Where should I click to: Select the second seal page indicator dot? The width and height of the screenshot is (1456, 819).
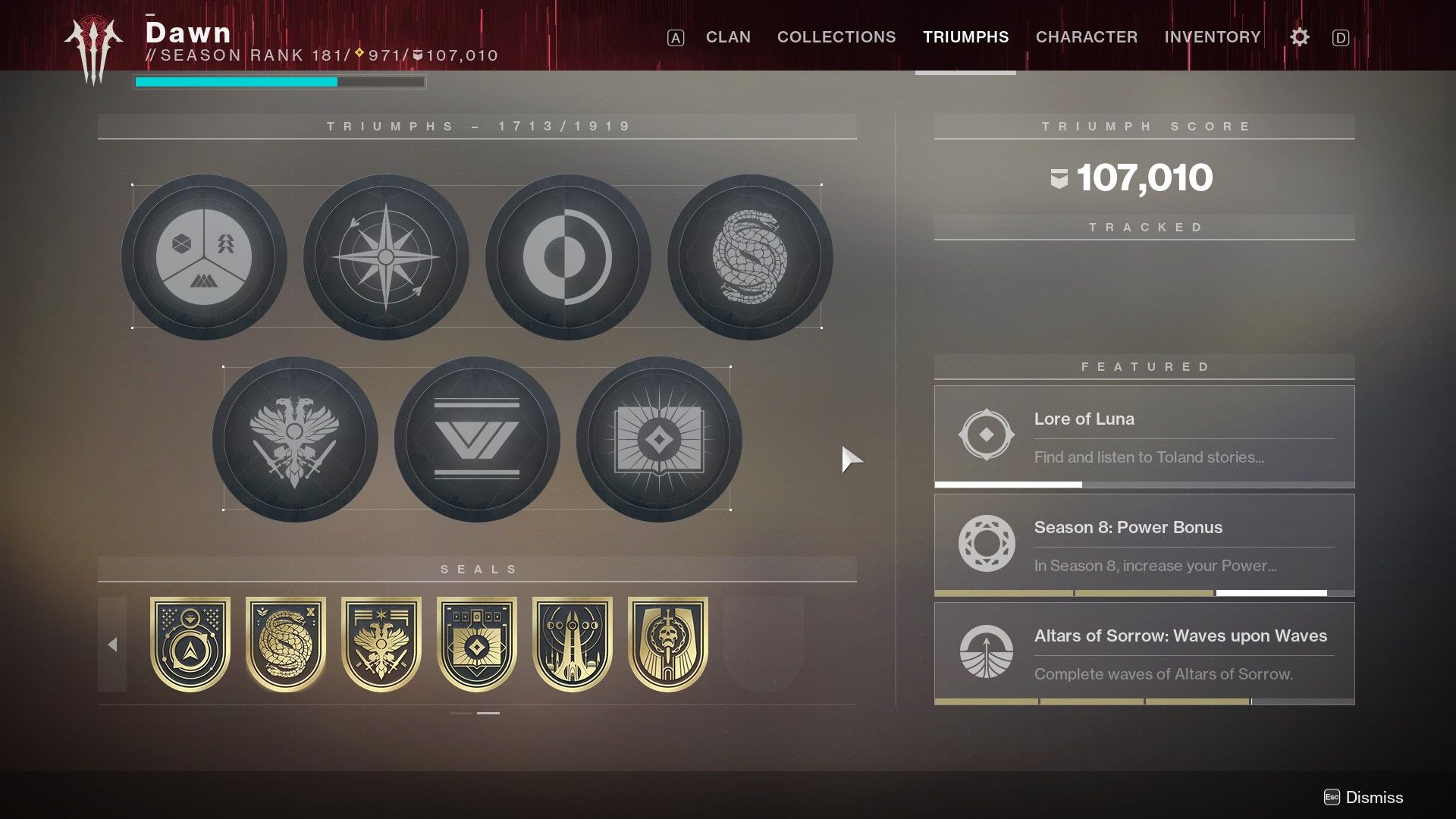click(x=490, y=713)
